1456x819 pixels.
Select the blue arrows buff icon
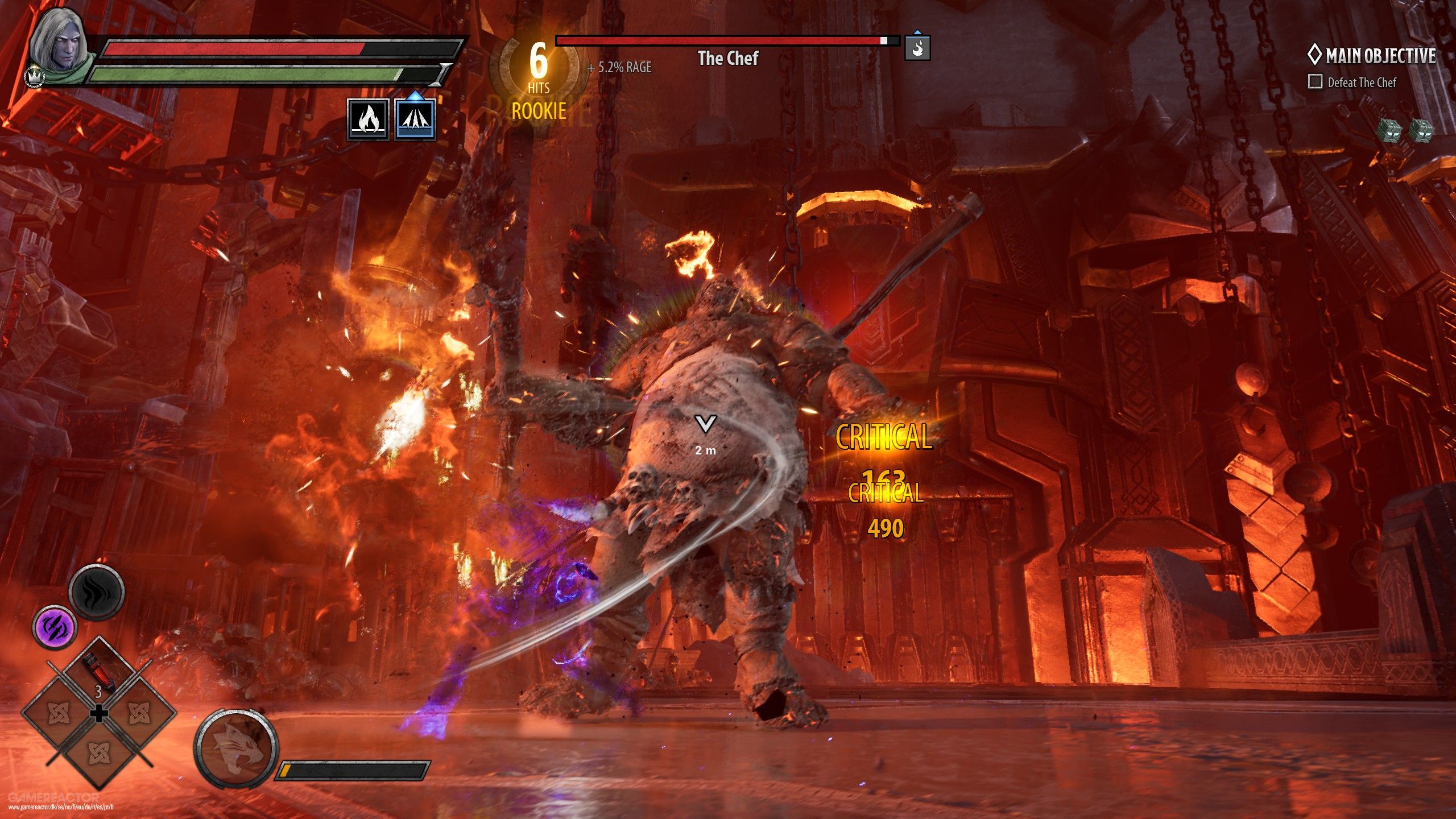416,119
